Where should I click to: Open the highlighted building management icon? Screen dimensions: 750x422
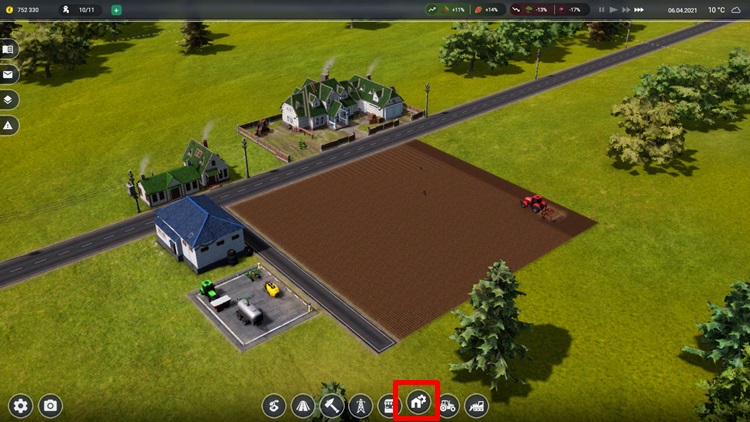tap(417, 405)
